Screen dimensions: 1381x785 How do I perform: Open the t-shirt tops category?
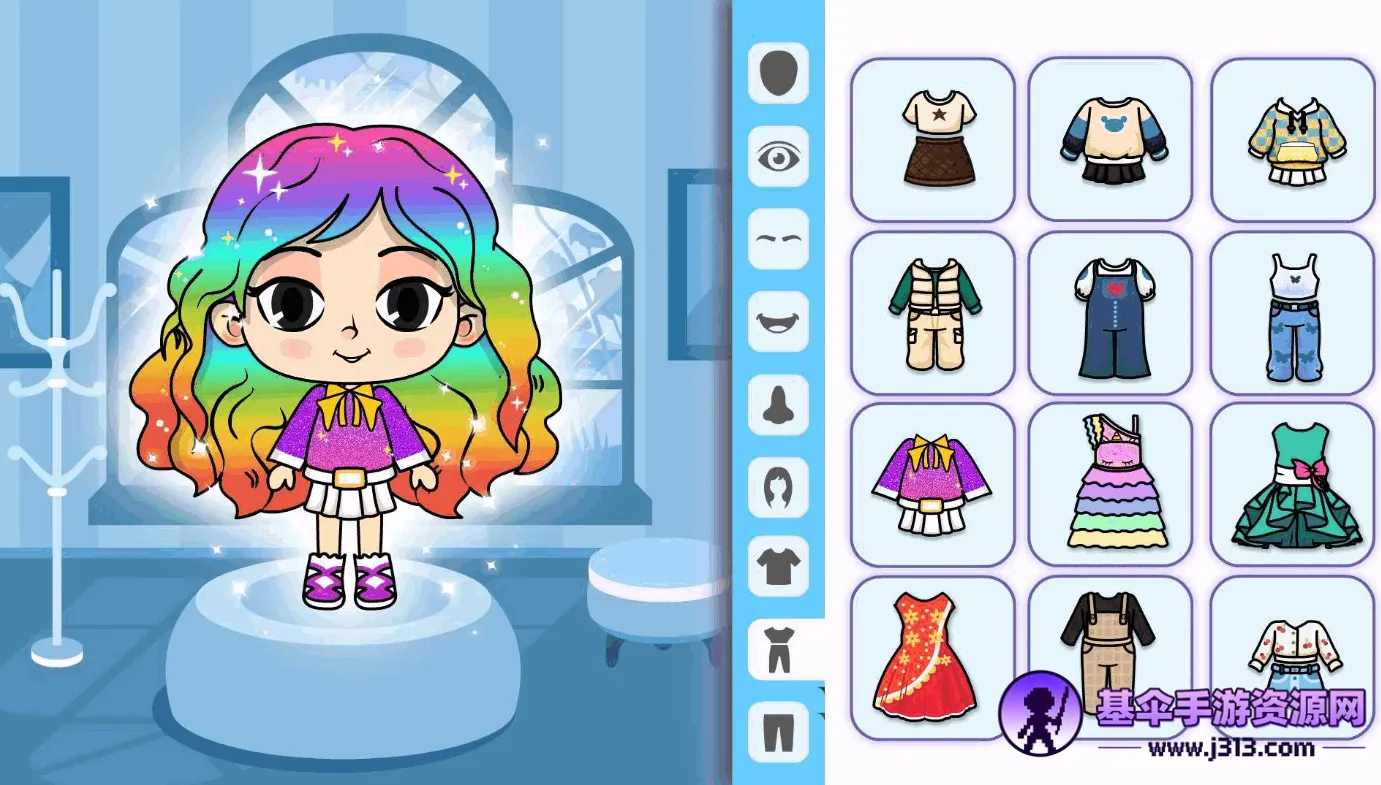778,567
